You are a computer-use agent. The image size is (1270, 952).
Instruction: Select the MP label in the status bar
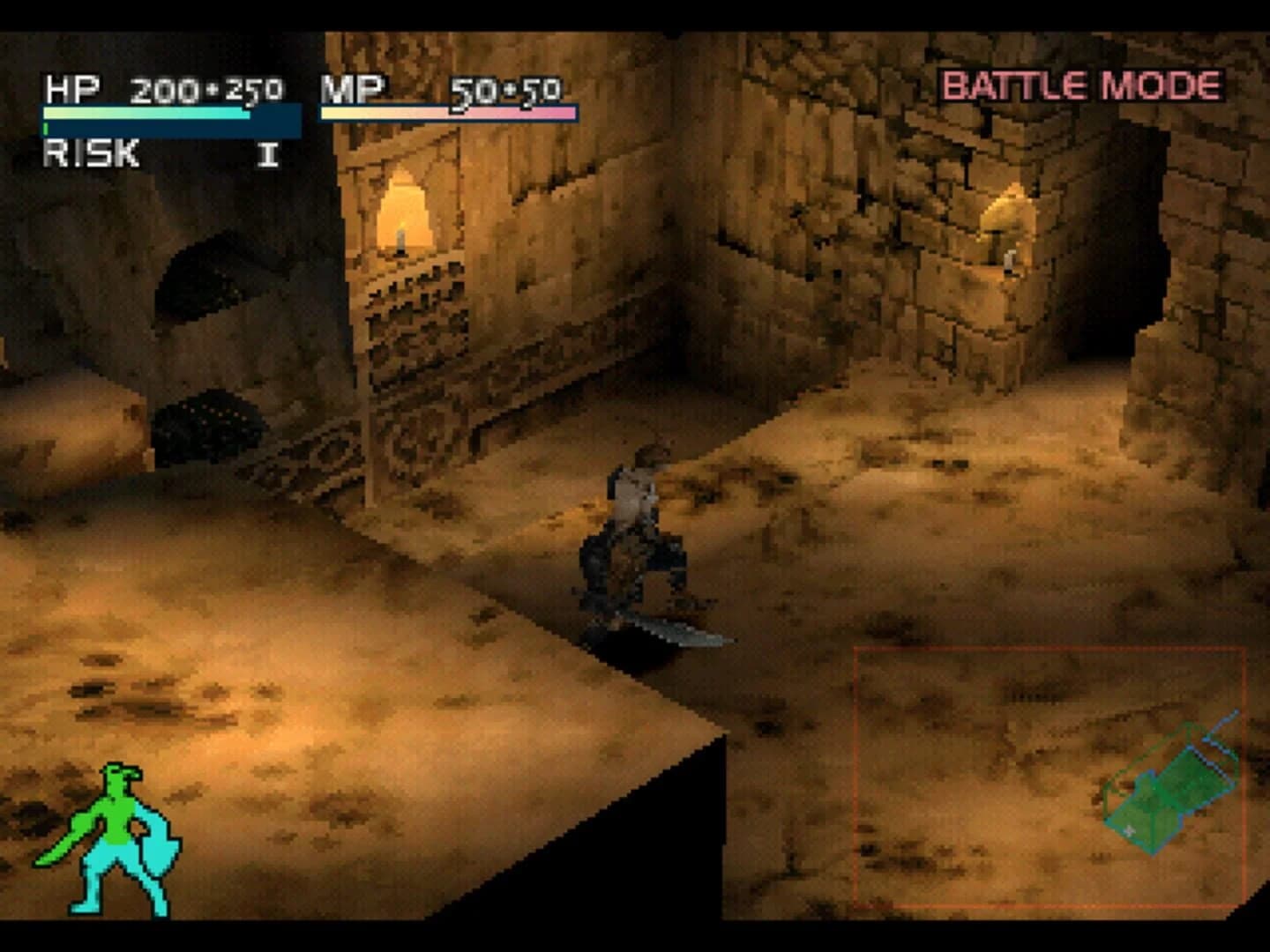tap(352, 88)
